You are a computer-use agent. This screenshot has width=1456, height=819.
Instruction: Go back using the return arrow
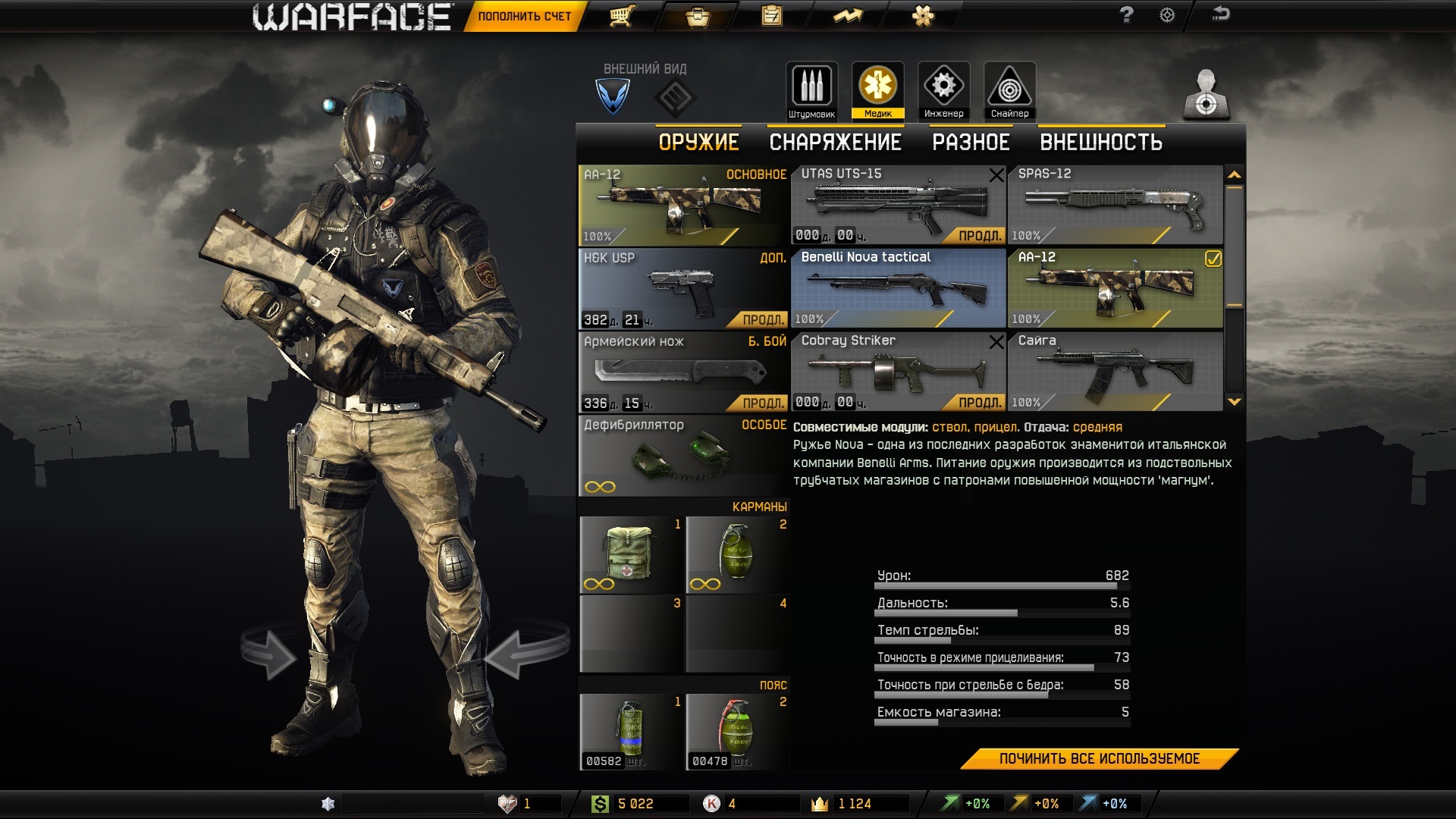tap(1220, 14)
